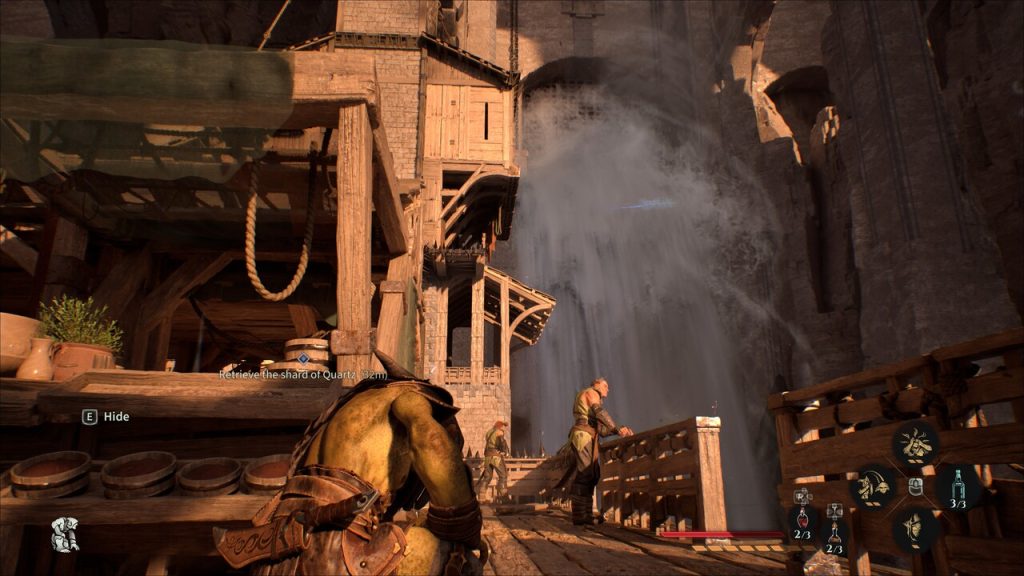The width and height of the screenshot is (1024, 576).
Task: Activate the top ability in the skill wheel
Action: point(915,443)
